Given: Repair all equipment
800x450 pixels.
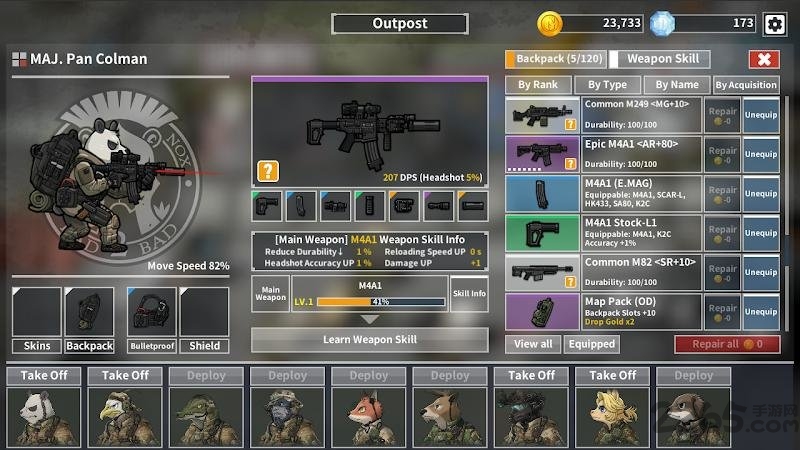Looking at the screenshot, I should 727,344.
